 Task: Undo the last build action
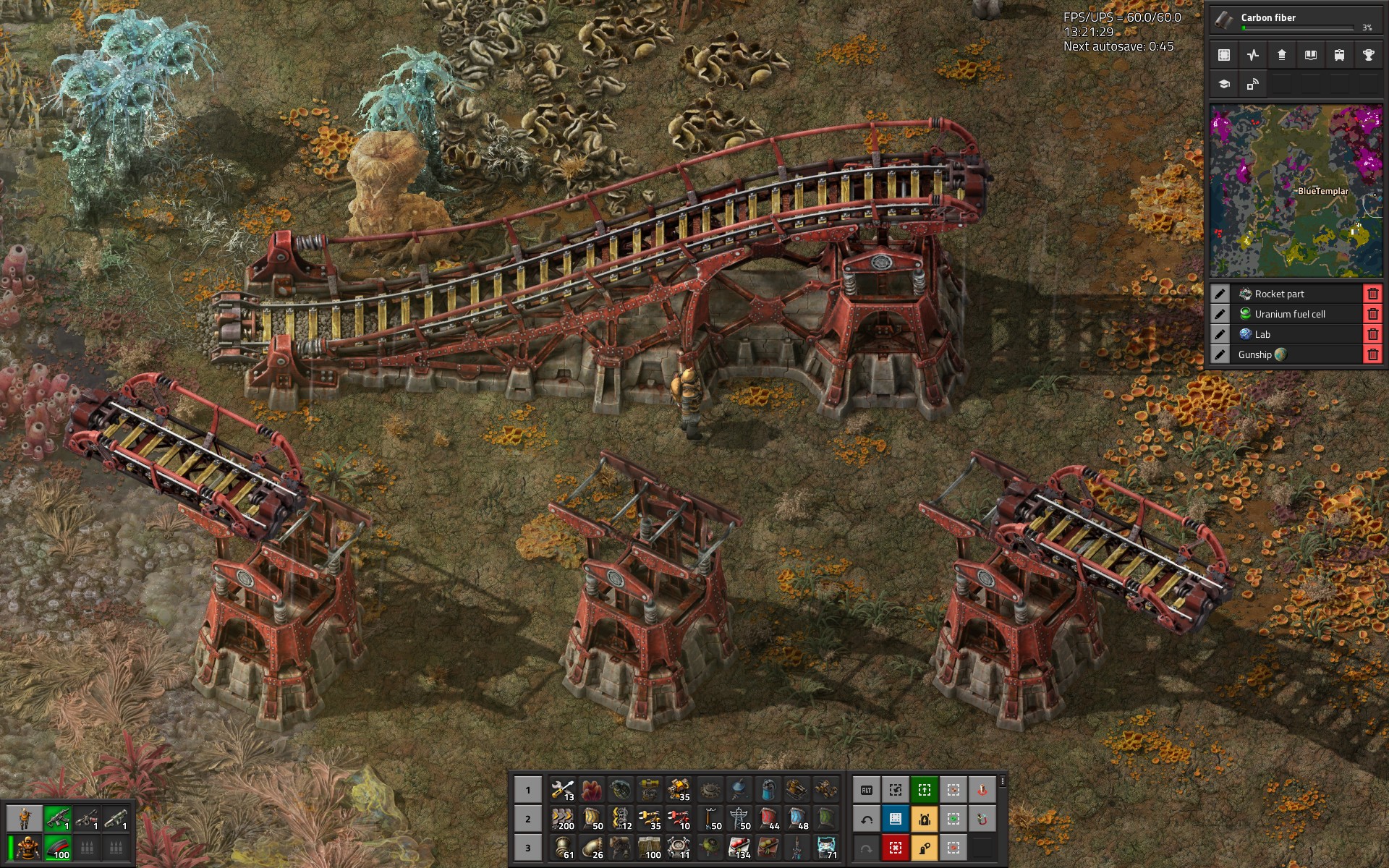(x=867, y=819)
